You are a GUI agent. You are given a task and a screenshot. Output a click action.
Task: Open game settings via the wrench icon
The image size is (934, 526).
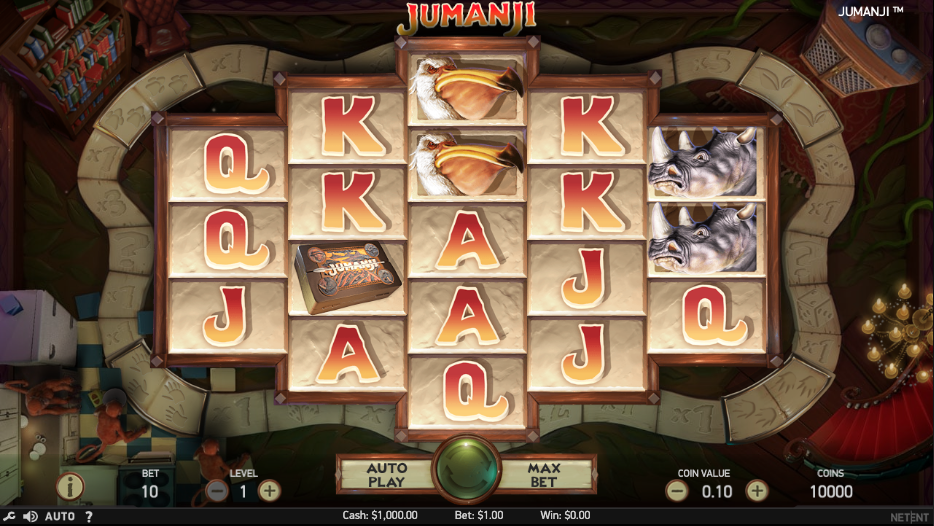10,517
